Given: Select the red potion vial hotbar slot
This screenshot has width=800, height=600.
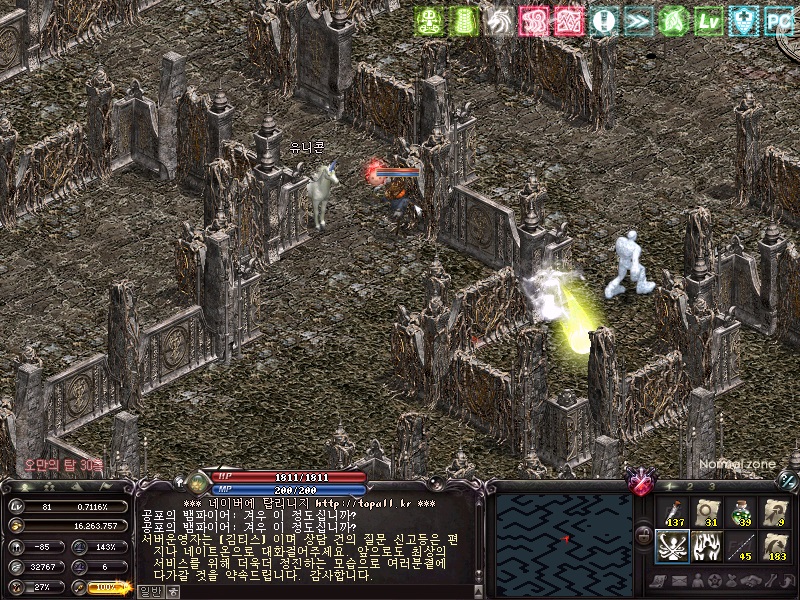Looking at the screenshot, I should [672, 512].
